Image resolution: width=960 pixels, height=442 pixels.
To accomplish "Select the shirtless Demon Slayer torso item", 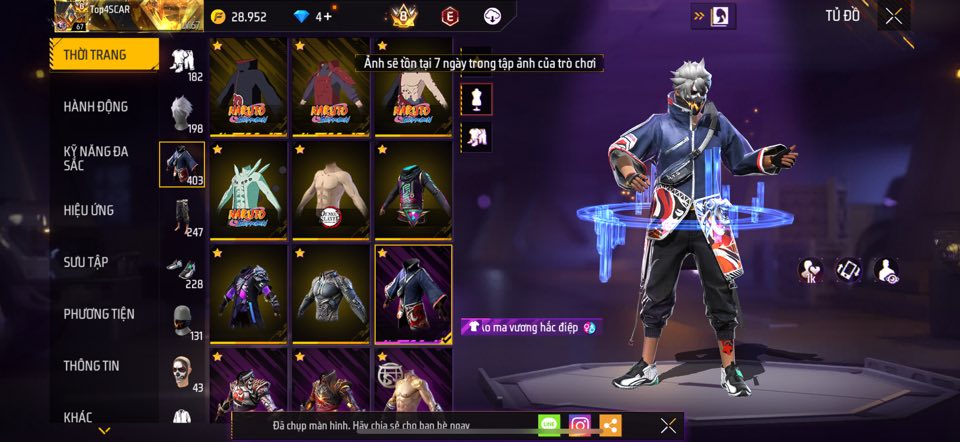I will (x=330, y=189).
